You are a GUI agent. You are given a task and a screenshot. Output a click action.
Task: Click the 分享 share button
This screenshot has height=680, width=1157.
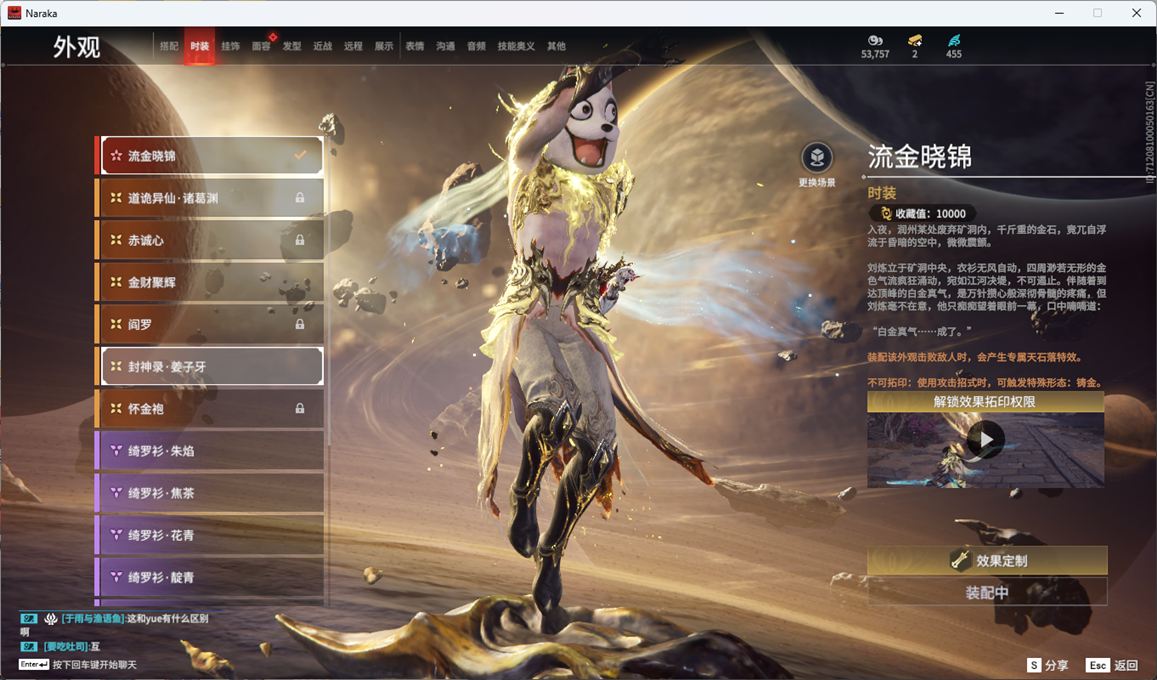tap(1047, 665)
